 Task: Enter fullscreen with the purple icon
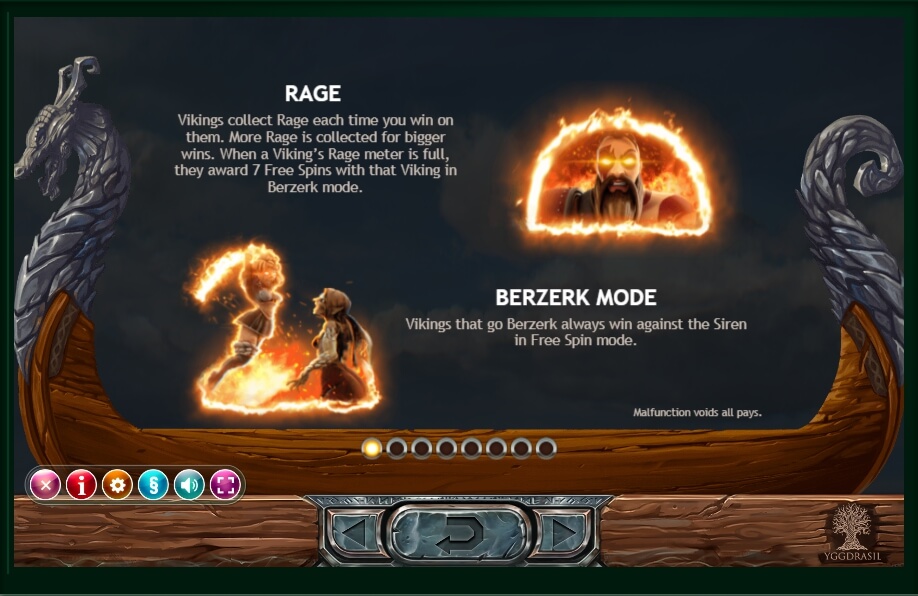(x=225, y=486)
